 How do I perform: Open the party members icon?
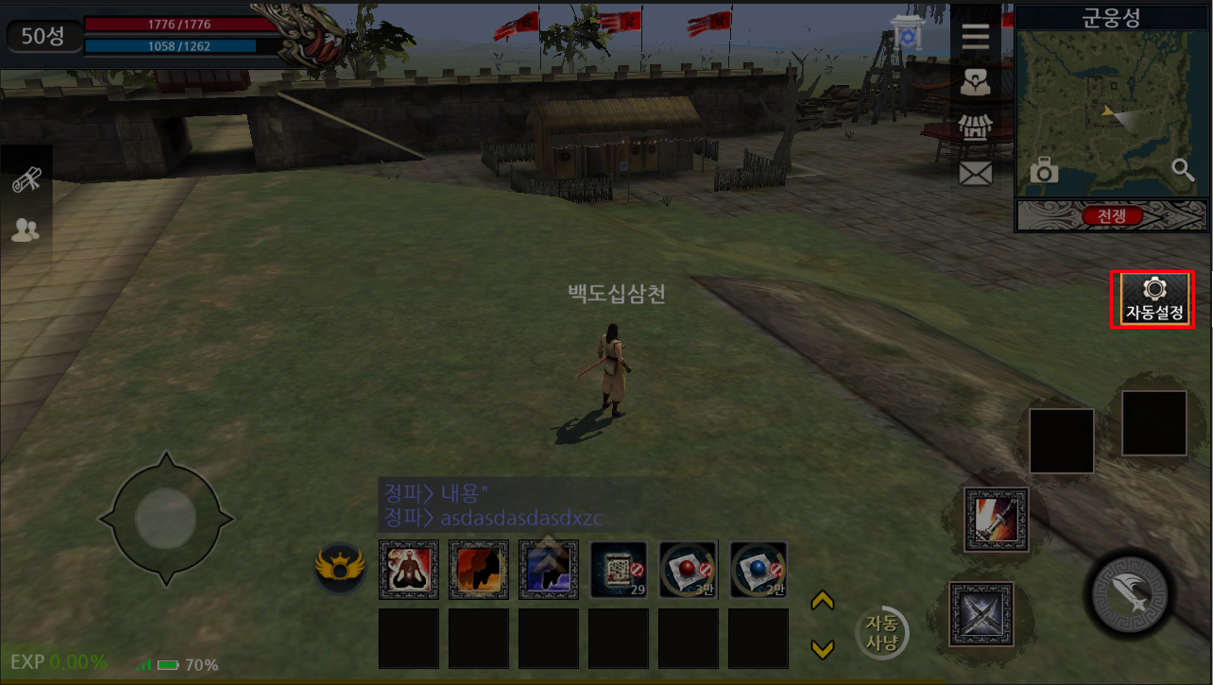[x=26, y=231]
